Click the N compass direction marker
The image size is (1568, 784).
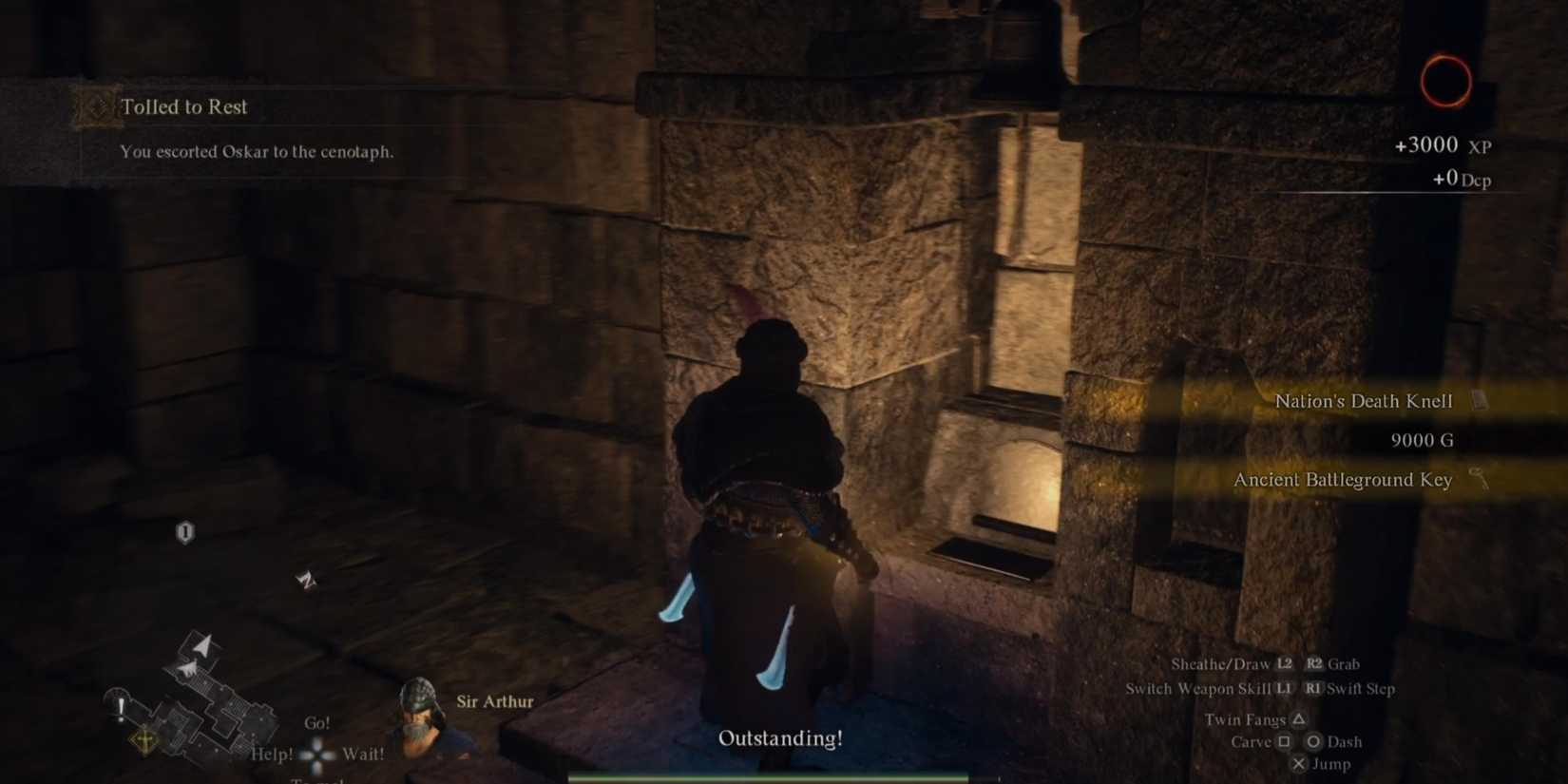pos(307,580)
